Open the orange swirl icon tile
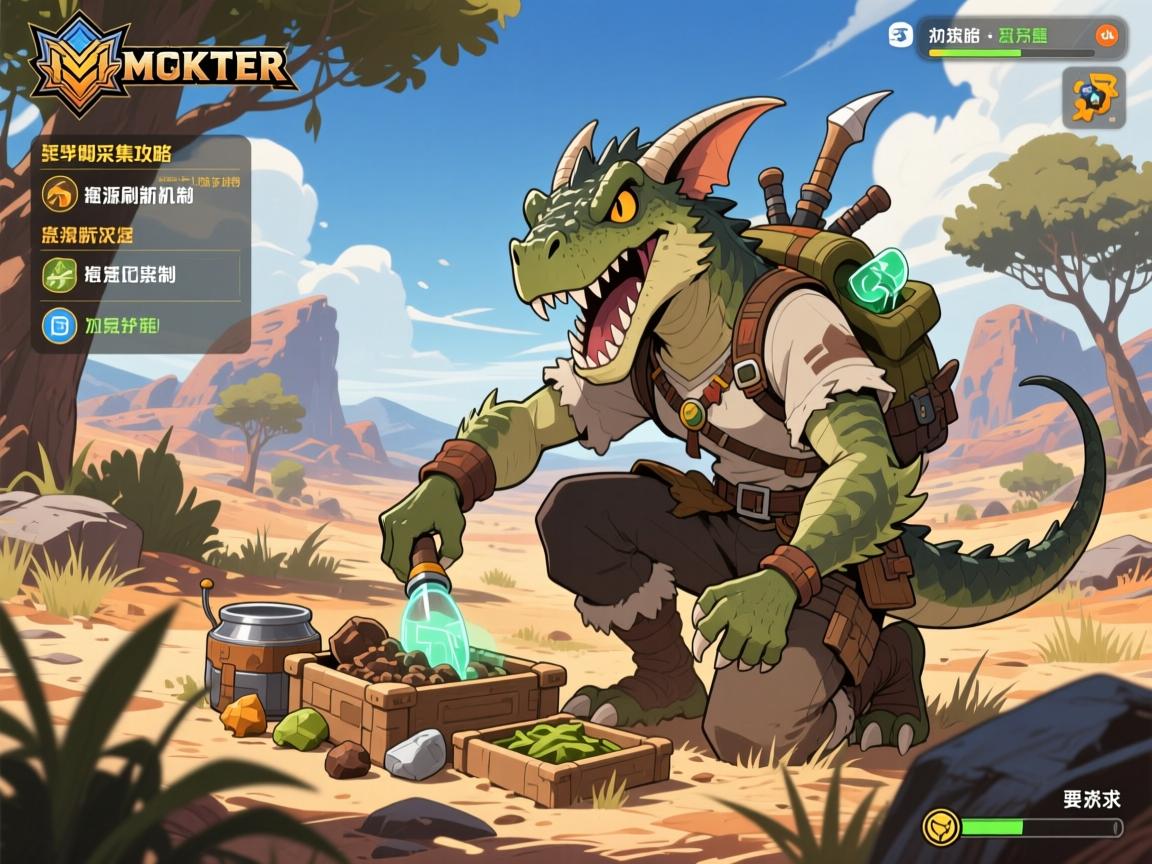 coord(1093,98)
